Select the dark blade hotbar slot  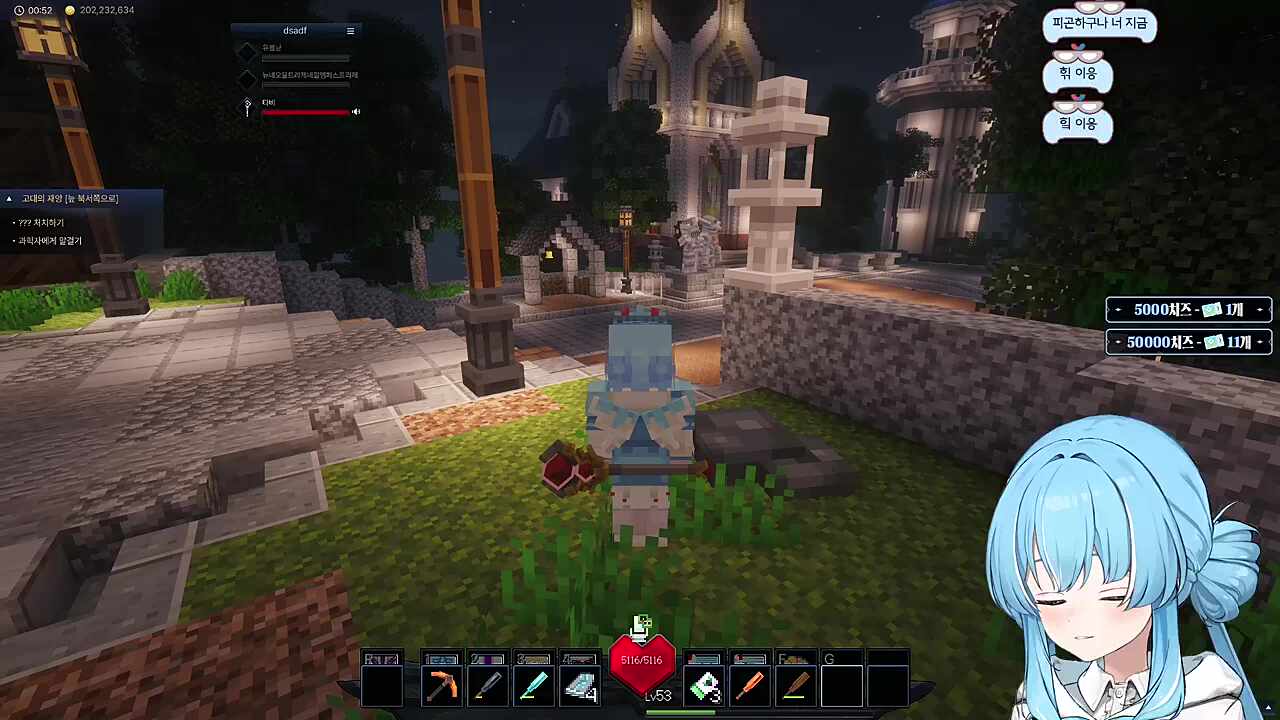point(487,687)
